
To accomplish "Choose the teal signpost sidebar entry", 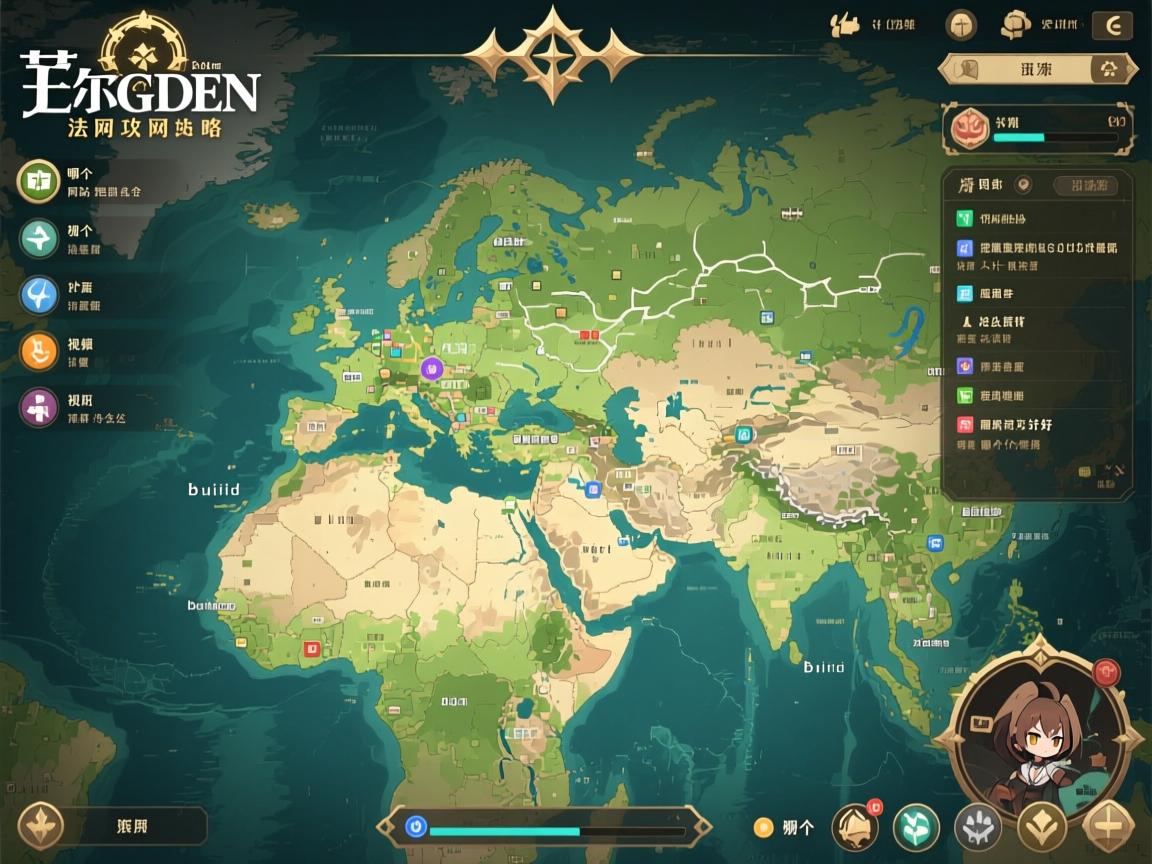I will (x=40, y=238).
